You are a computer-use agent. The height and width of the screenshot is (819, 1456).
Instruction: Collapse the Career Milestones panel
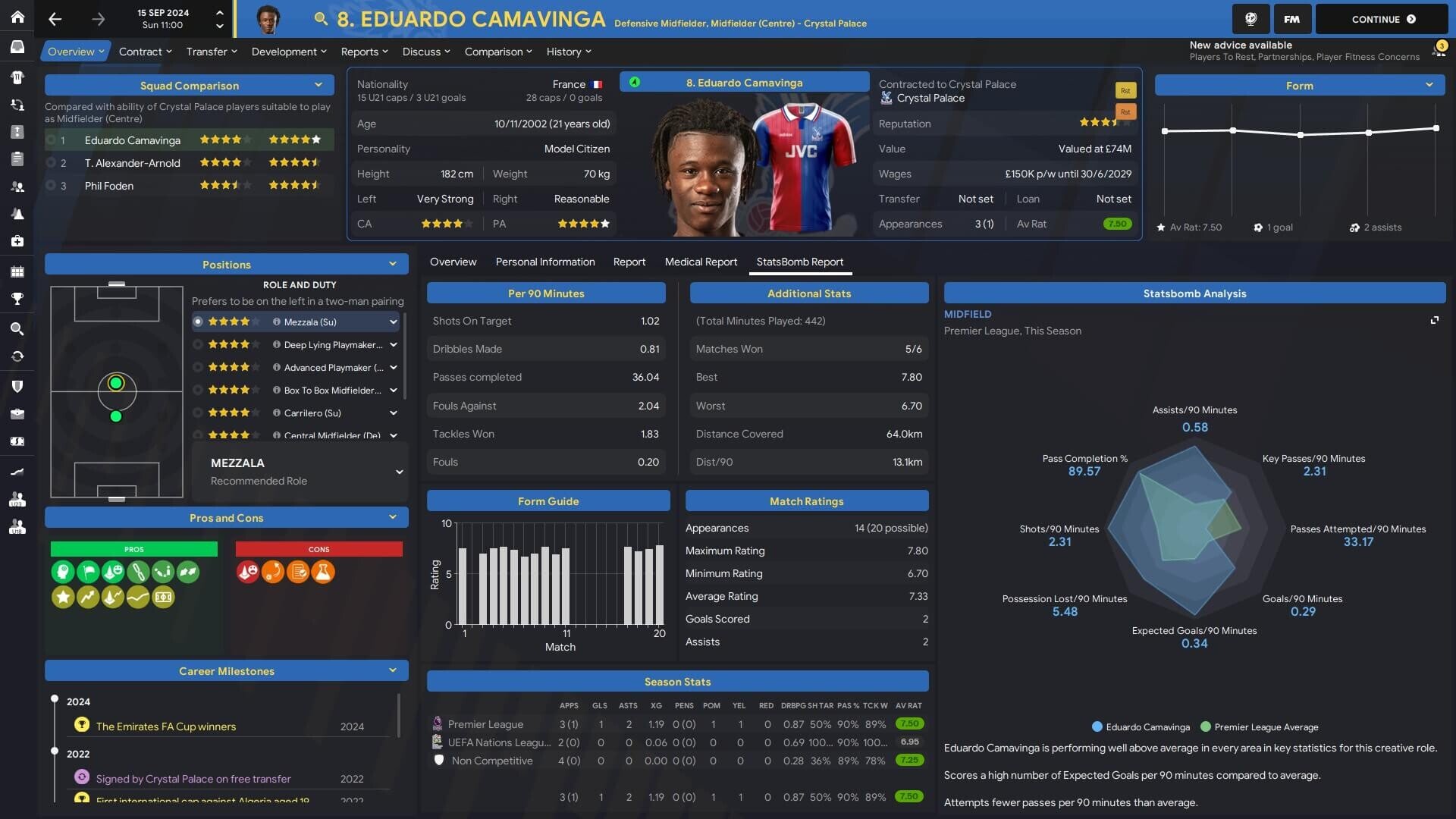coord(394,670)
